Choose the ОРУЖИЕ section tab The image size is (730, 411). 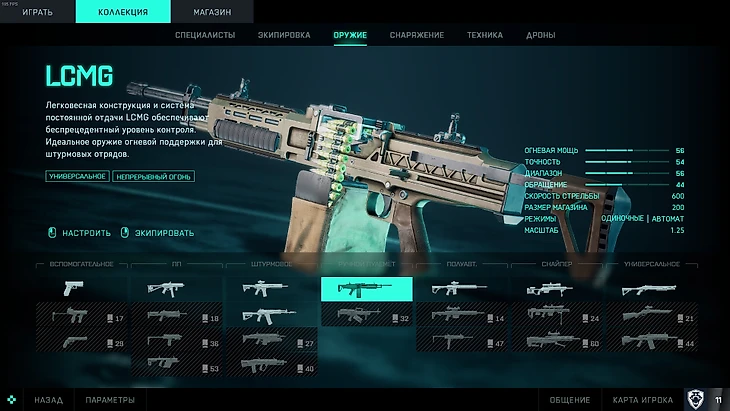point(350,36)
